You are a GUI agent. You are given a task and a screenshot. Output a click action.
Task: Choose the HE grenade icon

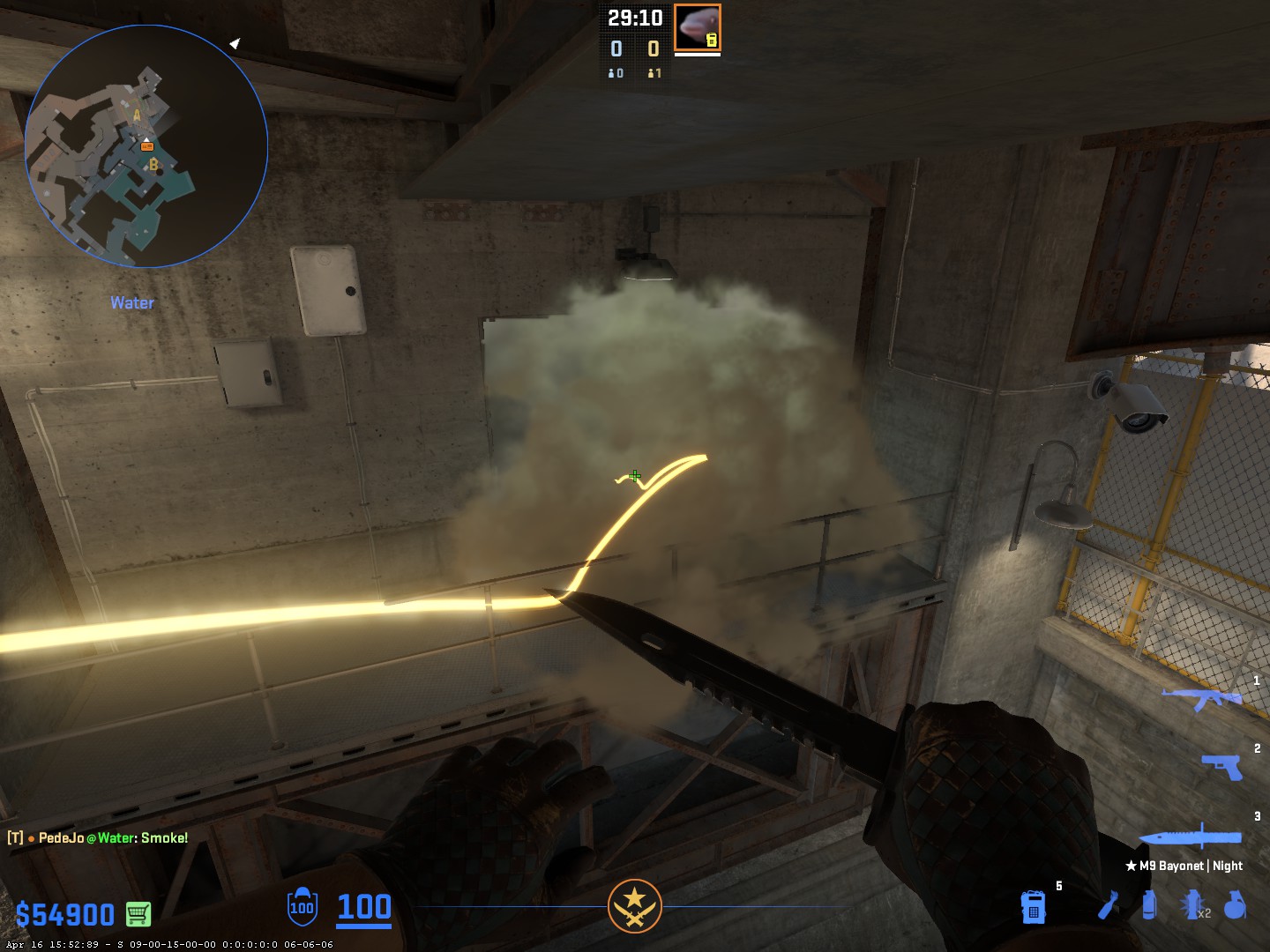[1236, 905]
